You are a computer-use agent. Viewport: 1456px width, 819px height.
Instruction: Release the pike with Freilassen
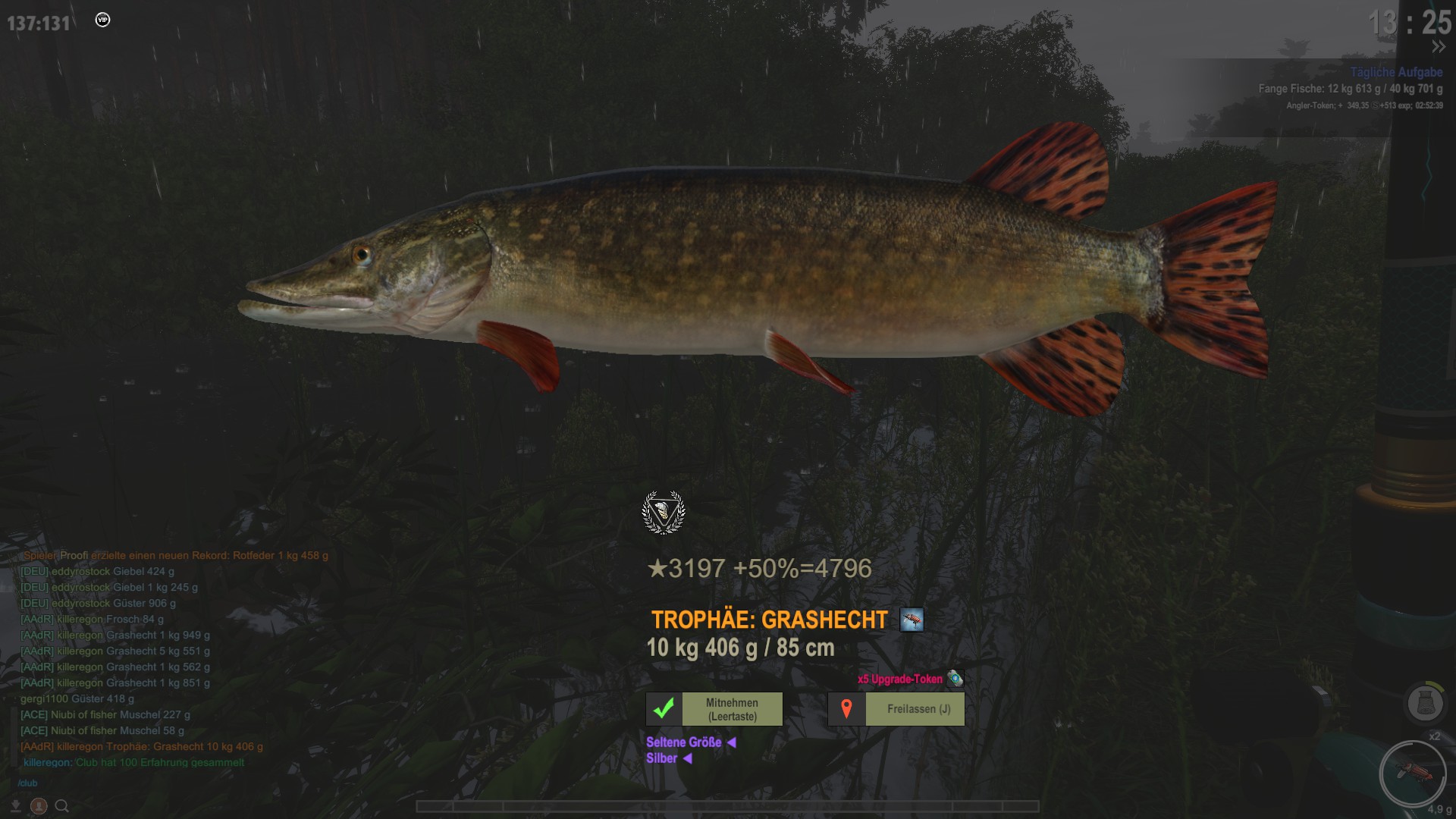(918, 709)
